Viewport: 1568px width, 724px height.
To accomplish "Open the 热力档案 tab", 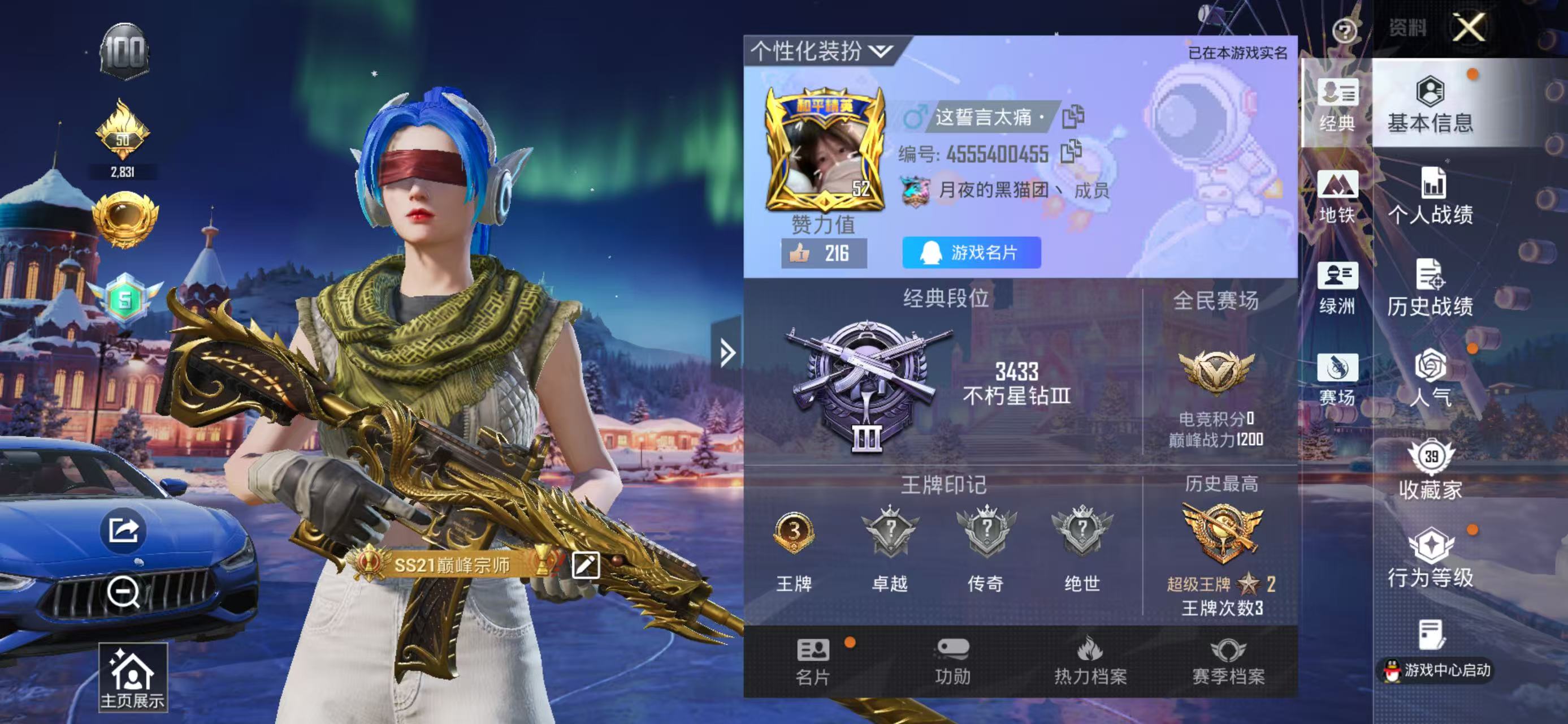I will tap(1090, 661).
